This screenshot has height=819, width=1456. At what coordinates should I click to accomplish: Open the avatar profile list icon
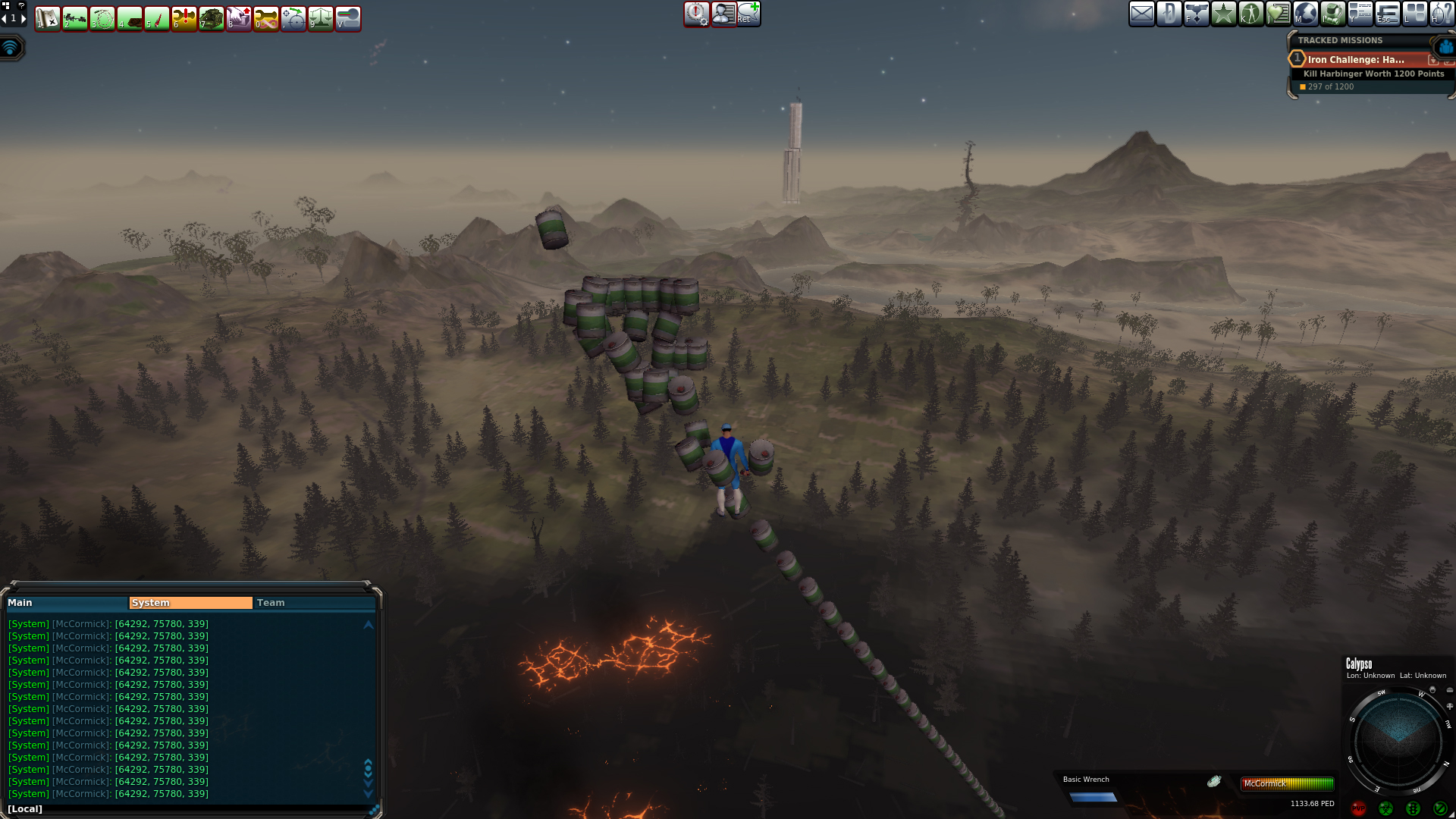723,14
